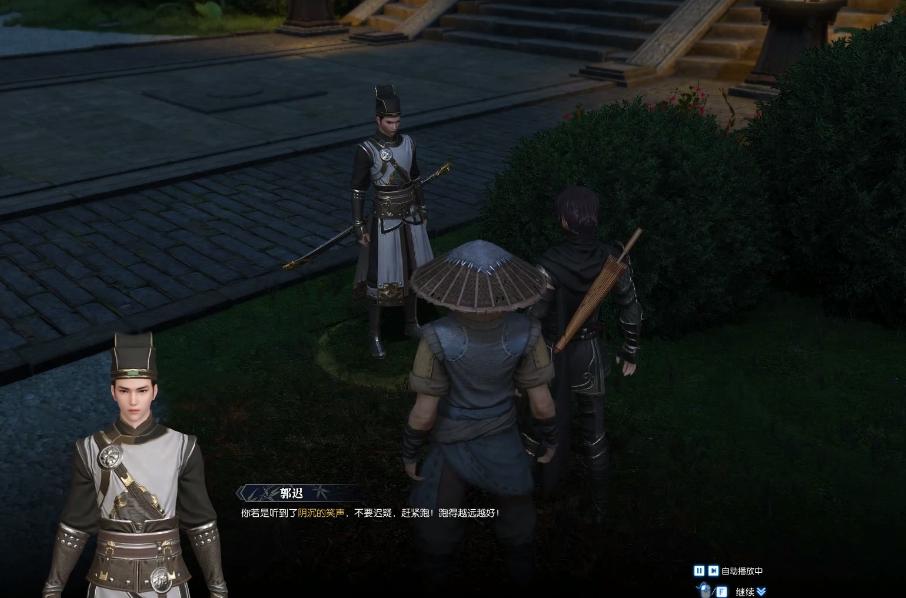Continue the dialogue via the 继续 arrow

762,591
